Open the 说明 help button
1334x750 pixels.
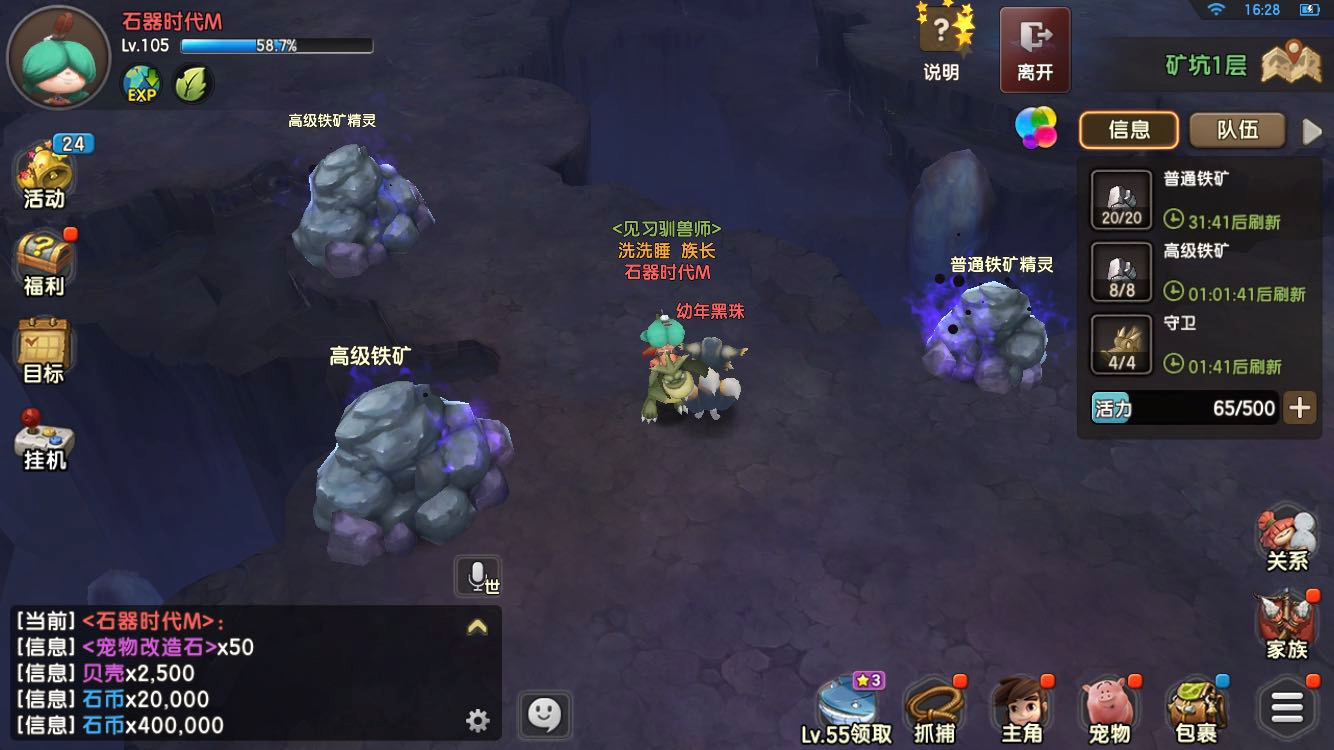click(941, 44)
